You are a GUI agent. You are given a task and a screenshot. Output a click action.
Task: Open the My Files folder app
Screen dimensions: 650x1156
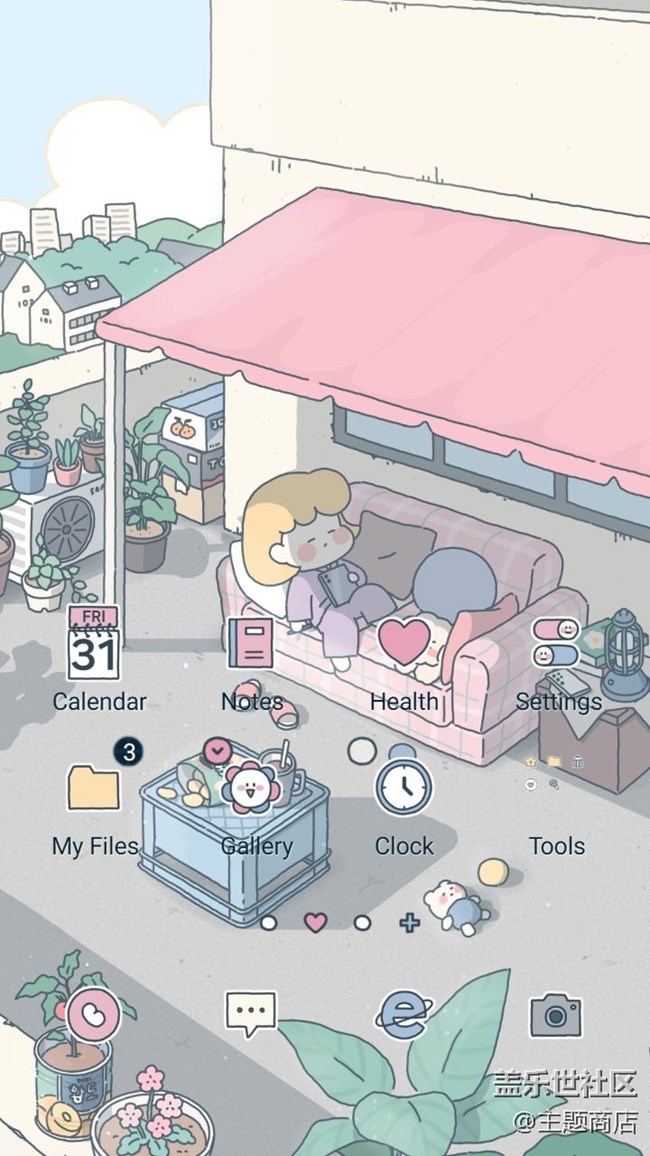click(94, 787)
